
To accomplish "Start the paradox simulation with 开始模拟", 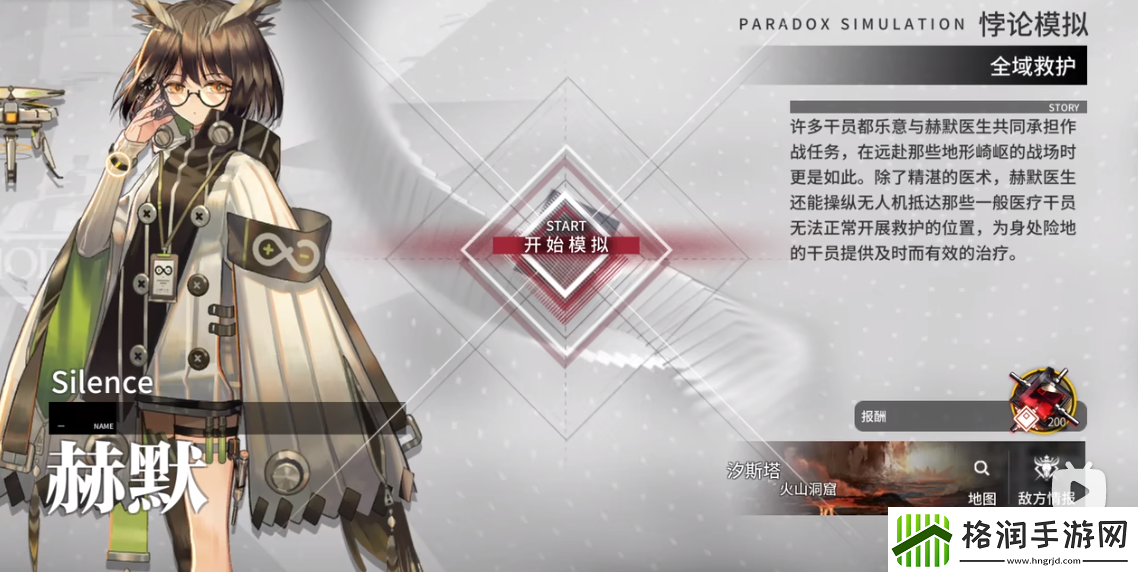I will tap(566, 244).
